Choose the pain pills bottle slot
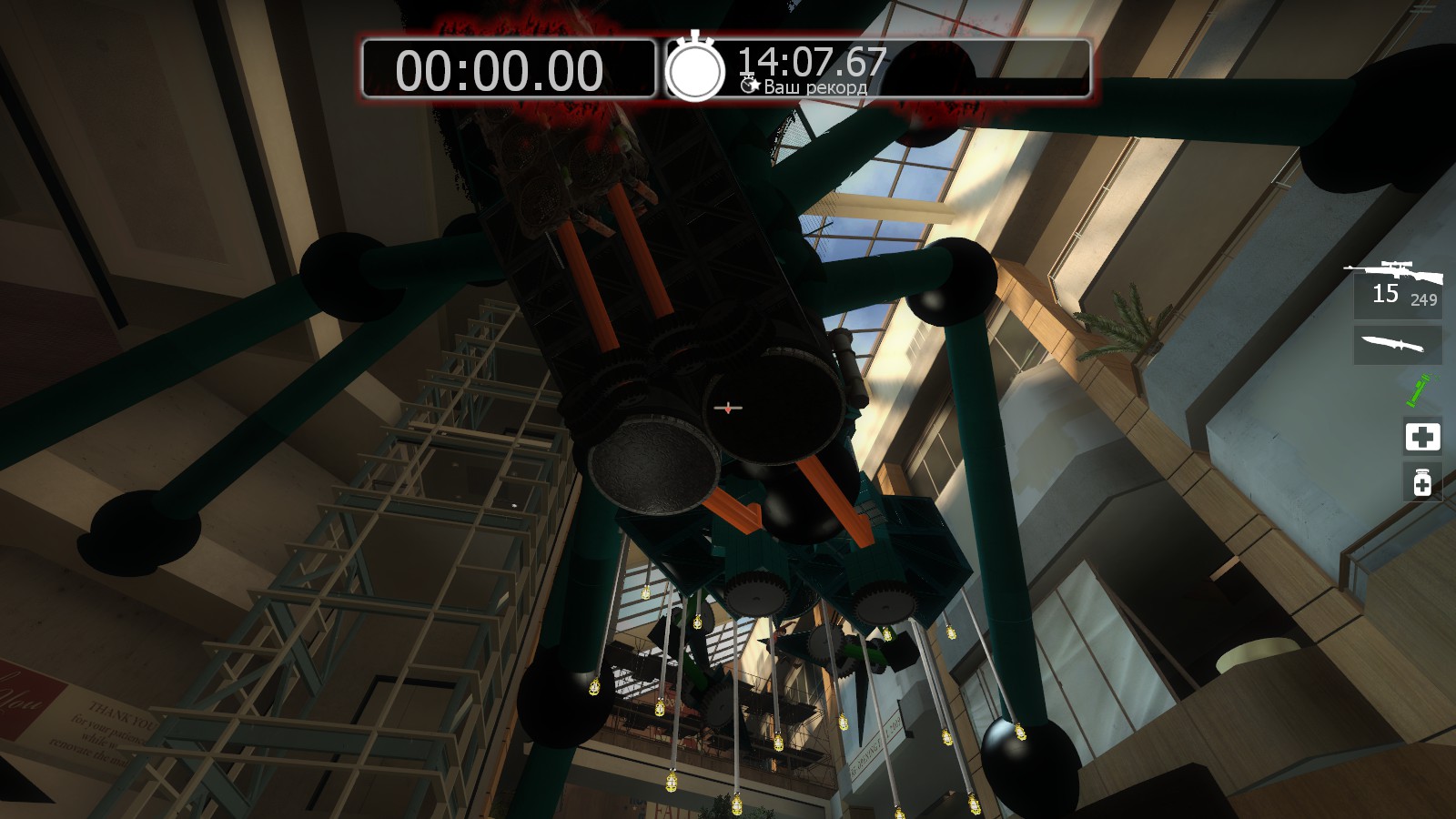The height and width of the screenshot is (819, 1456). (x=1422, y=481)
